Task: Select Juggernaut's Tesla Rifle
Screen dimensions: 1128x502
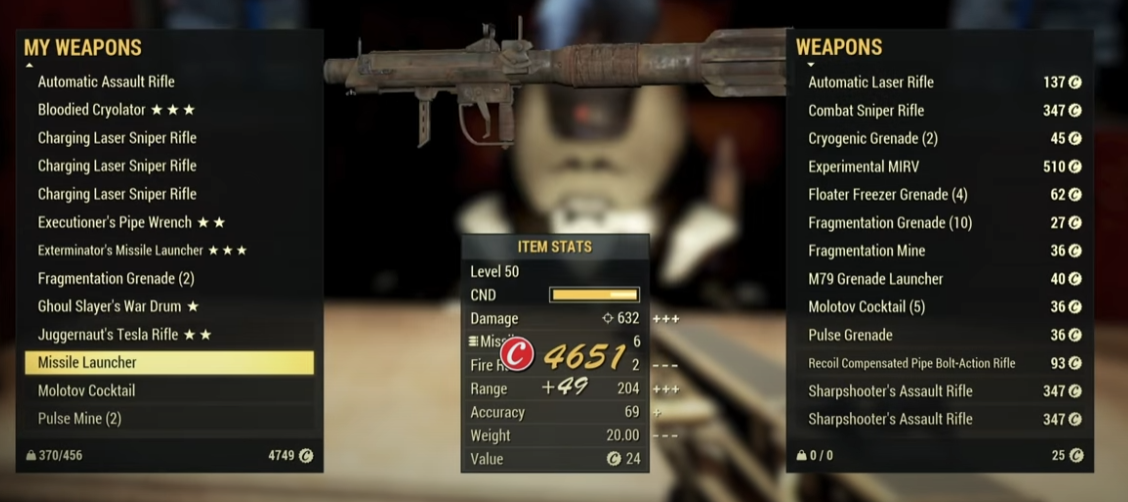Action: [124, 334]
